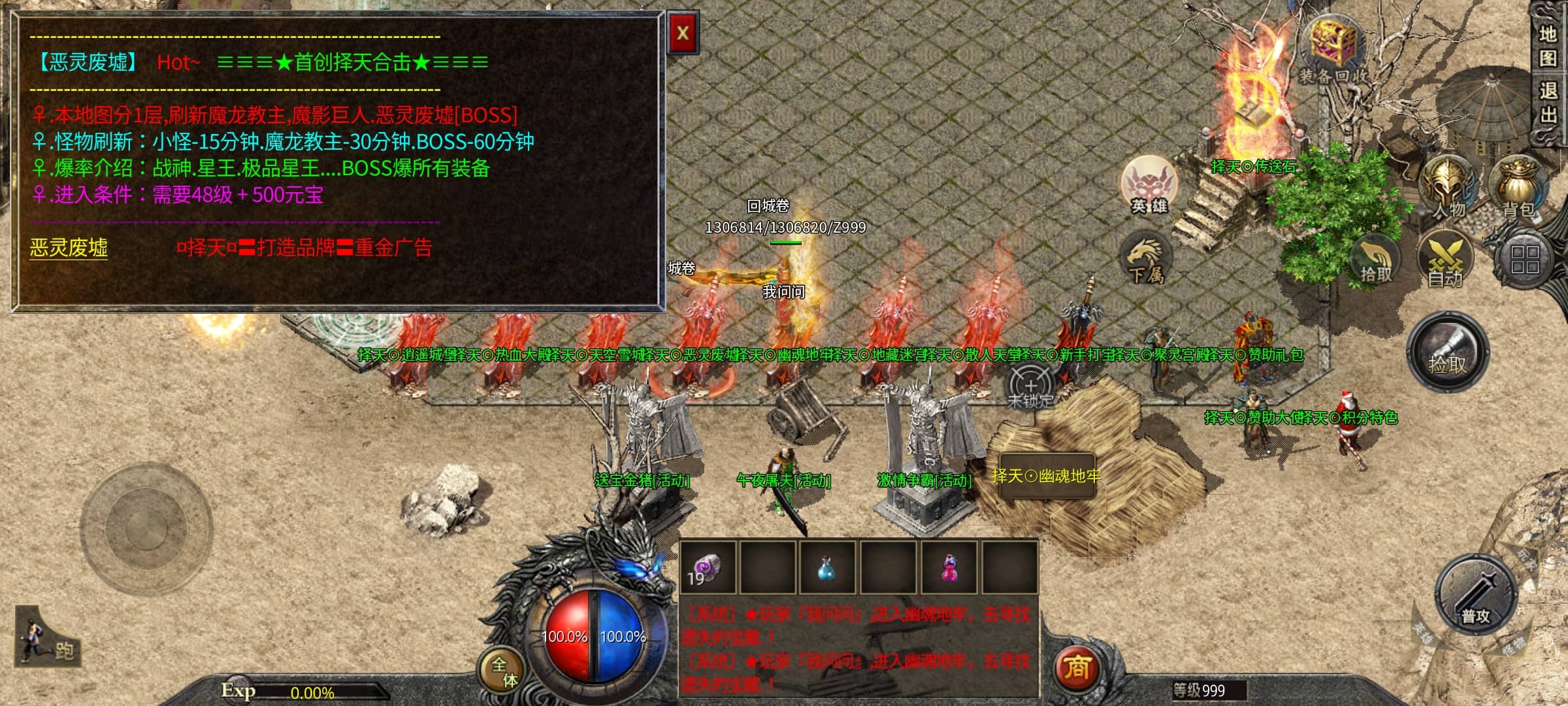The image size is (1568, 706).
Task: Open the 英雄 hero panel
Action: (x=1149, y=186)
